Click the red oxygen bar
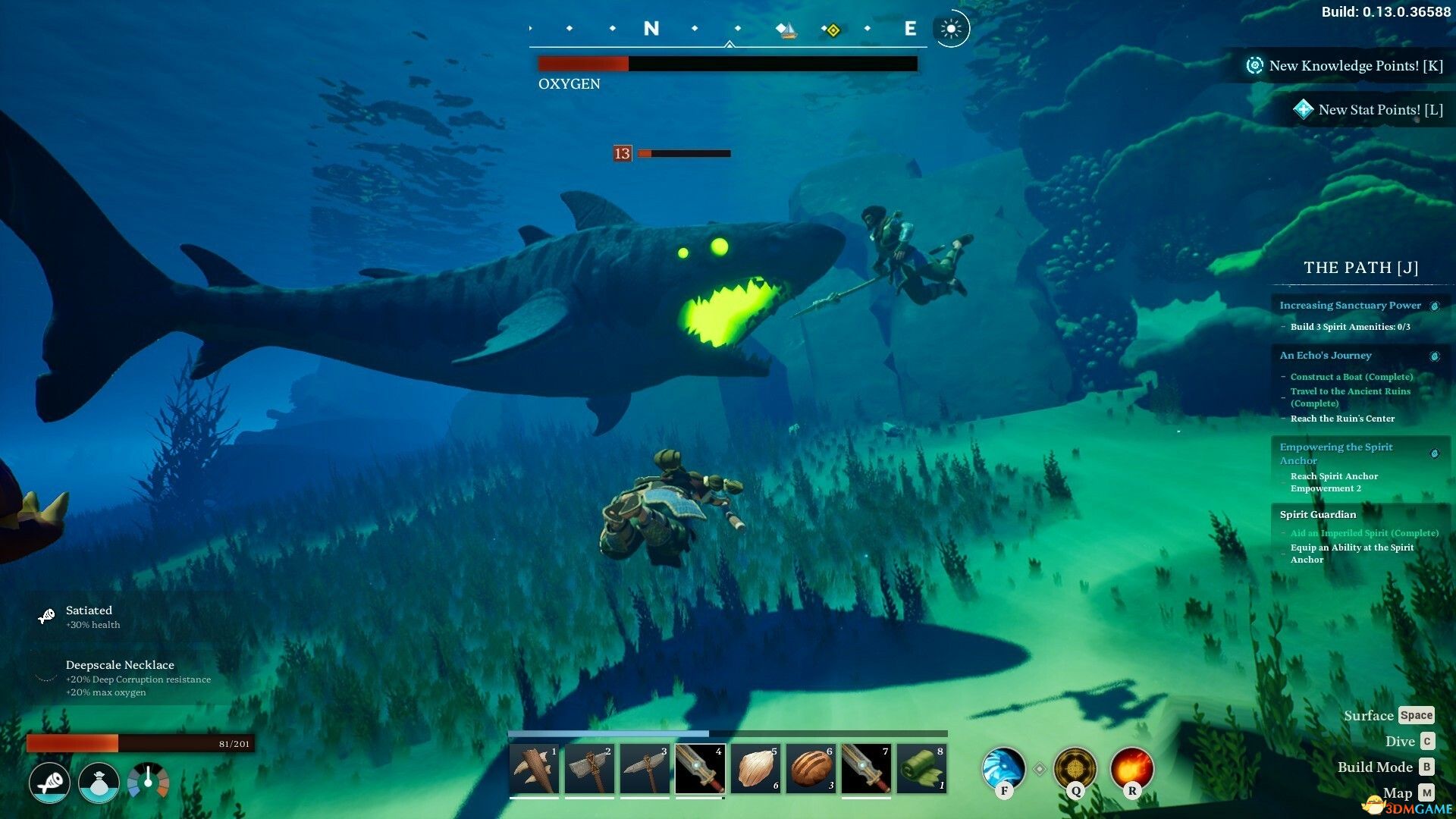The image size is (1456, 819). [582, 64]
